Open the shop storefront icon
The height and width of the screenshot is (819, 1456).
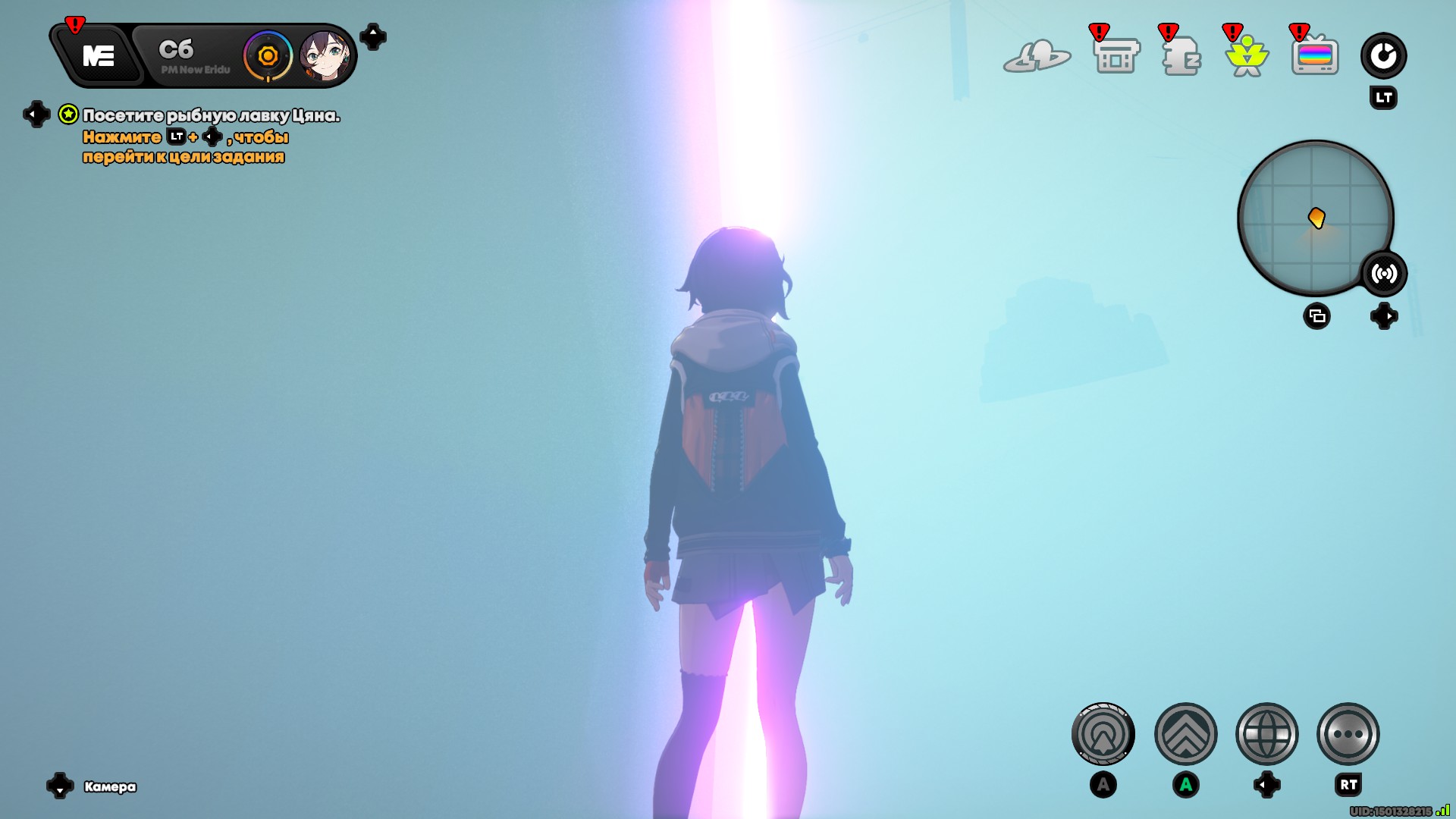coord(1116,56)
